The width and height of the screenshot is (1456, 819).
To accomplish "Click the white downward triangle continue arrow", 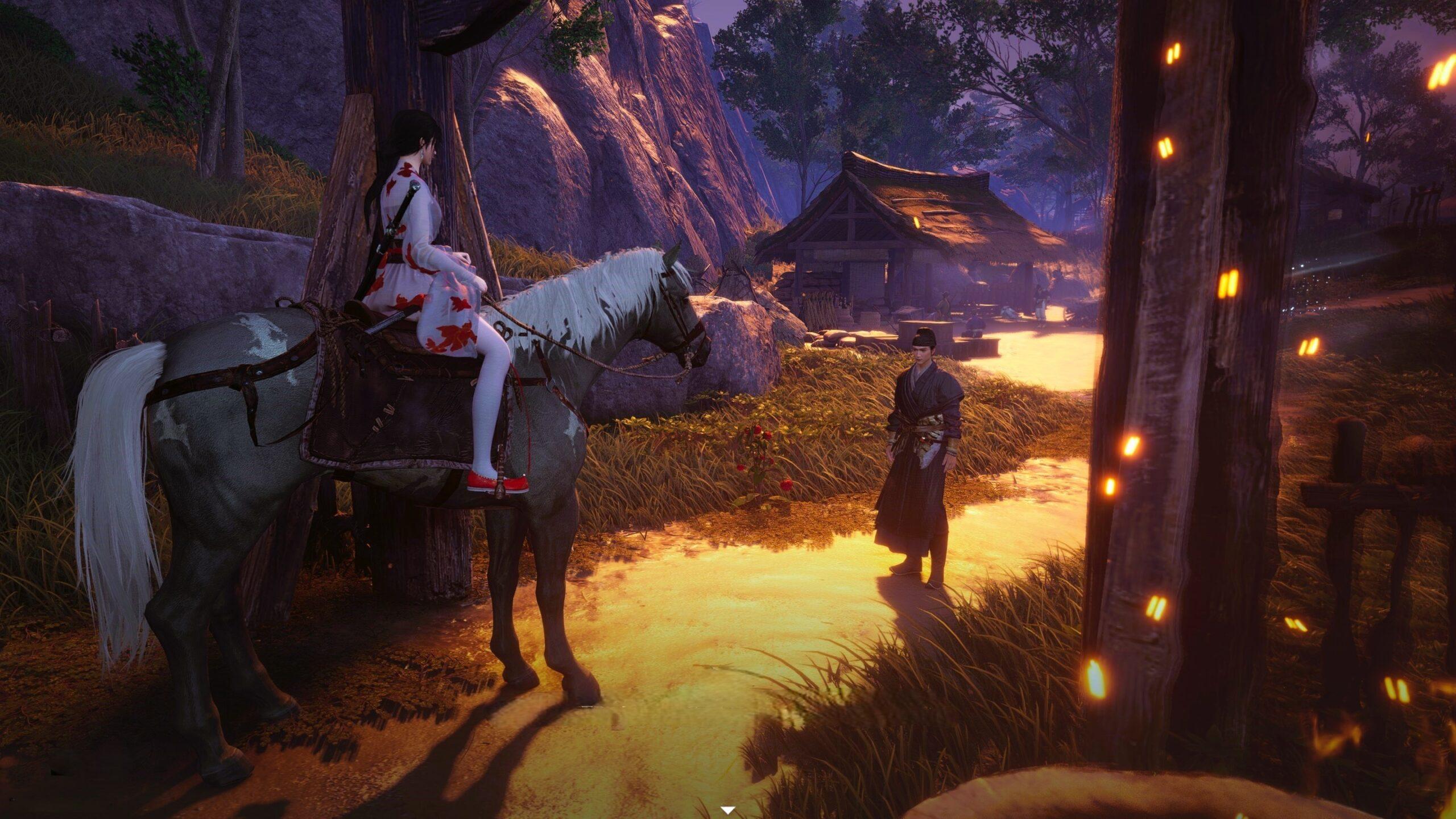I will pyautogui.click(x=727, y=809).
